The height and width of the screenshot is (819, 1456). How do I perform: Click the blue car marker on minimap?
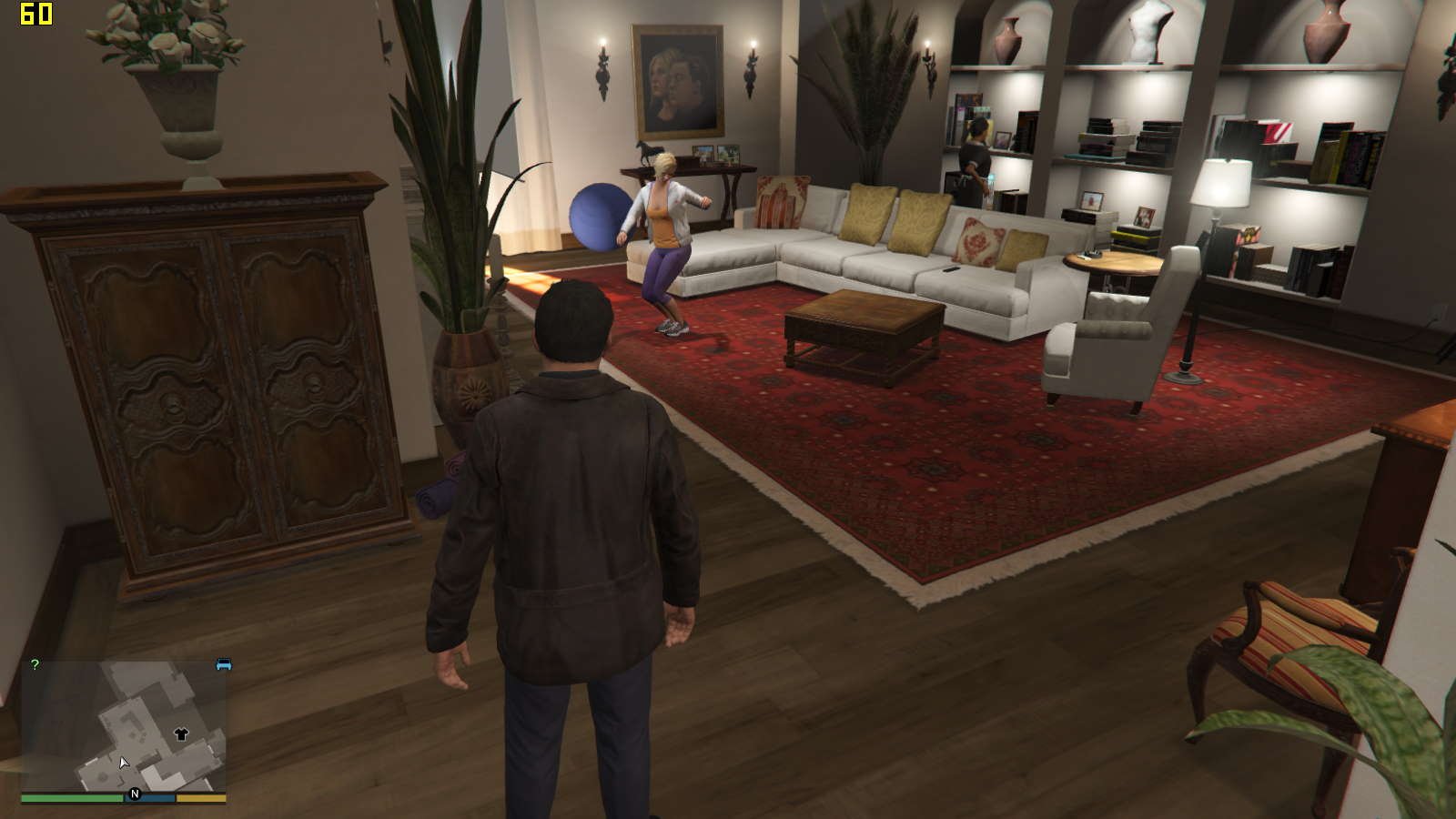(224, 664)
